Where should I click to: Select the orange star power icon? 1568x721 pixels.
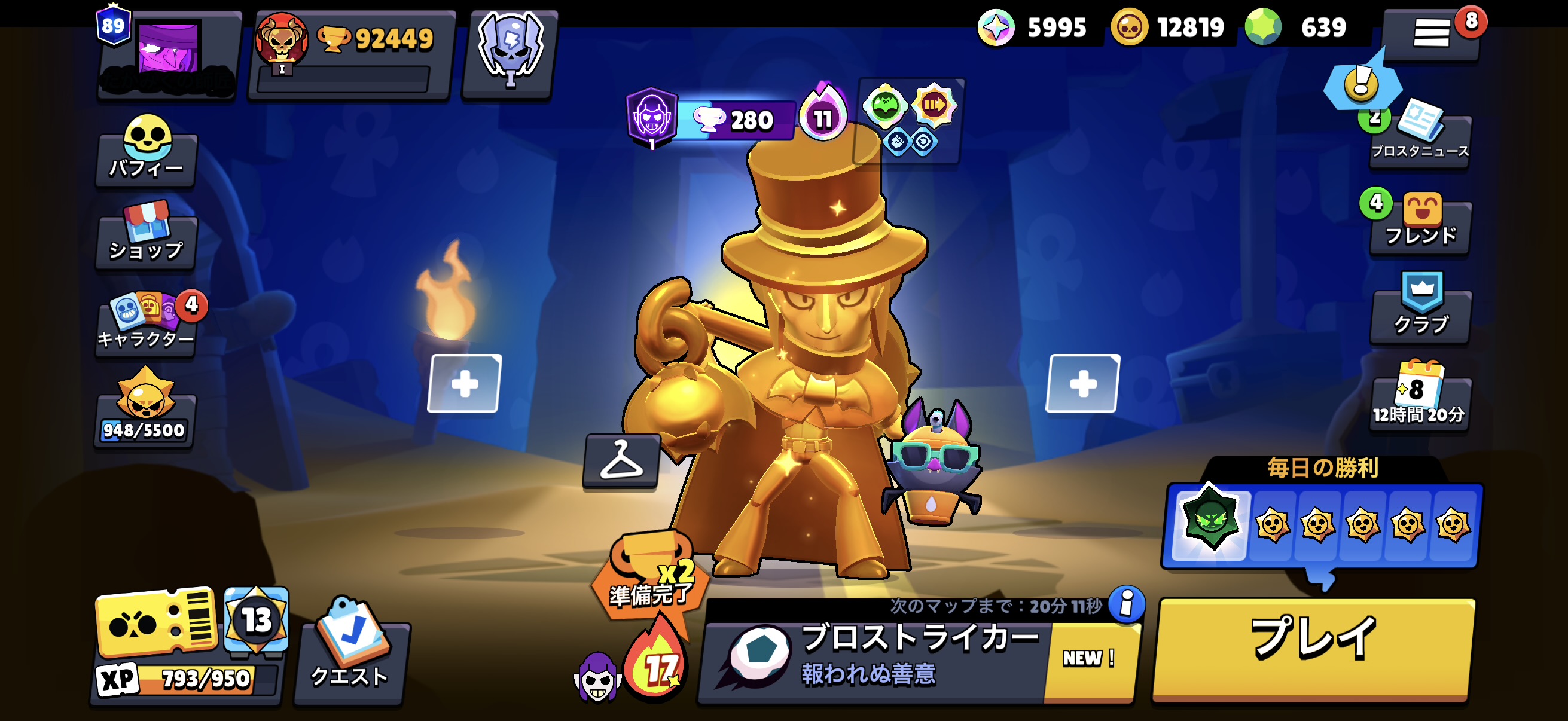(935, 106)
